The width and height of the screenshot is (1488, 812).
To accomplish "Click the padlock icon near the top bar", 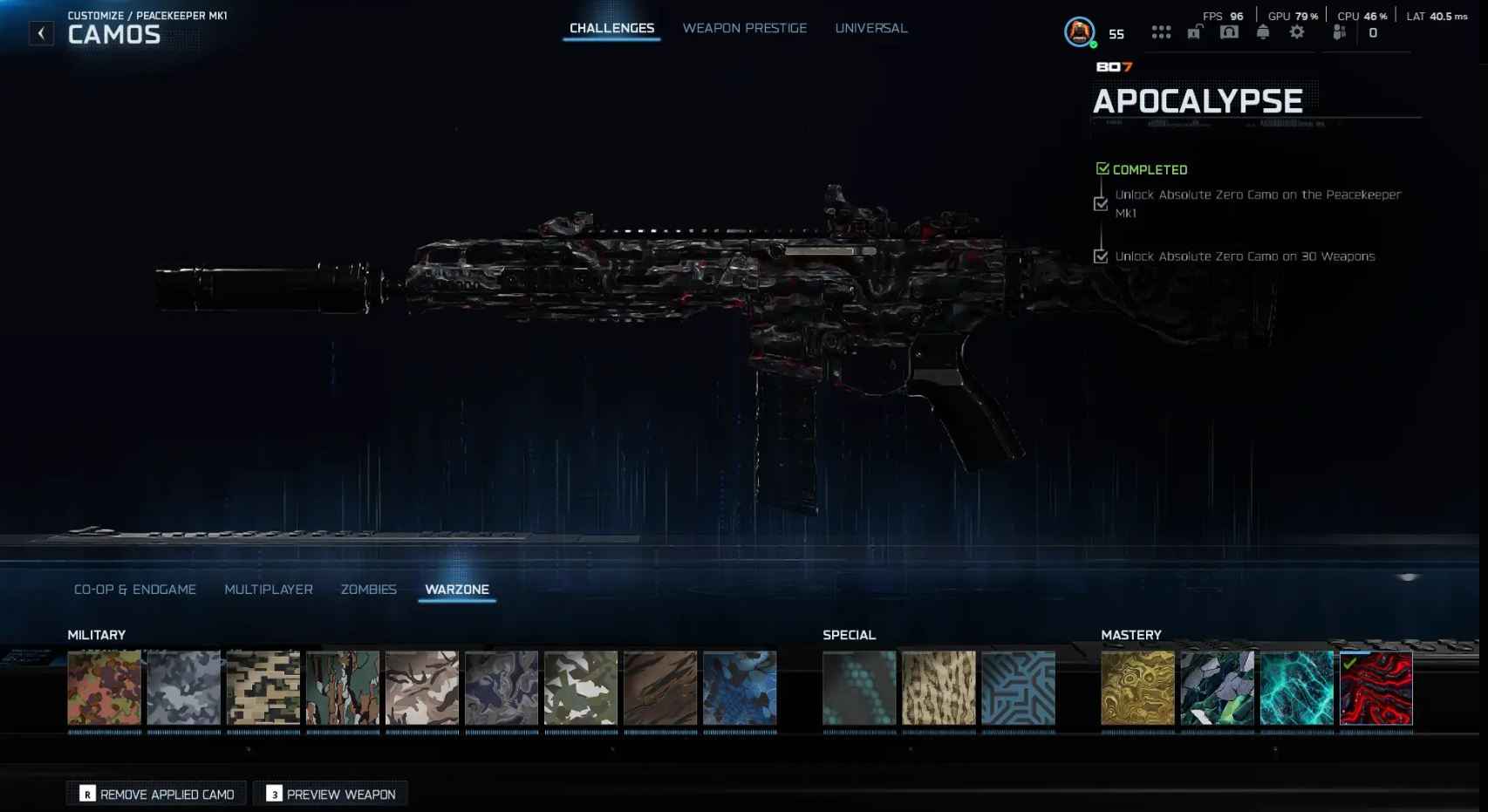I will click(1194, 32).
